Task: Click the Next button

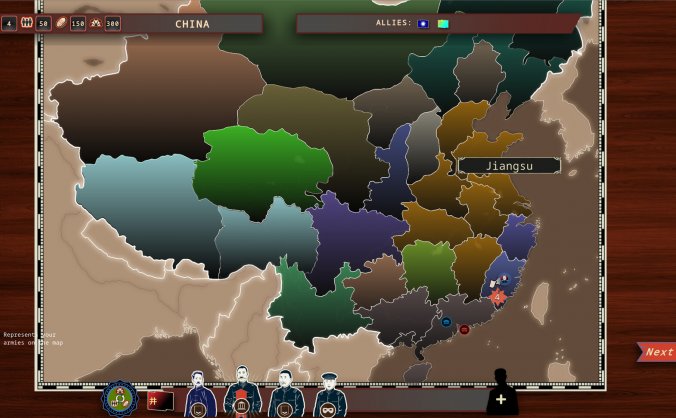Action: point(657,352)
